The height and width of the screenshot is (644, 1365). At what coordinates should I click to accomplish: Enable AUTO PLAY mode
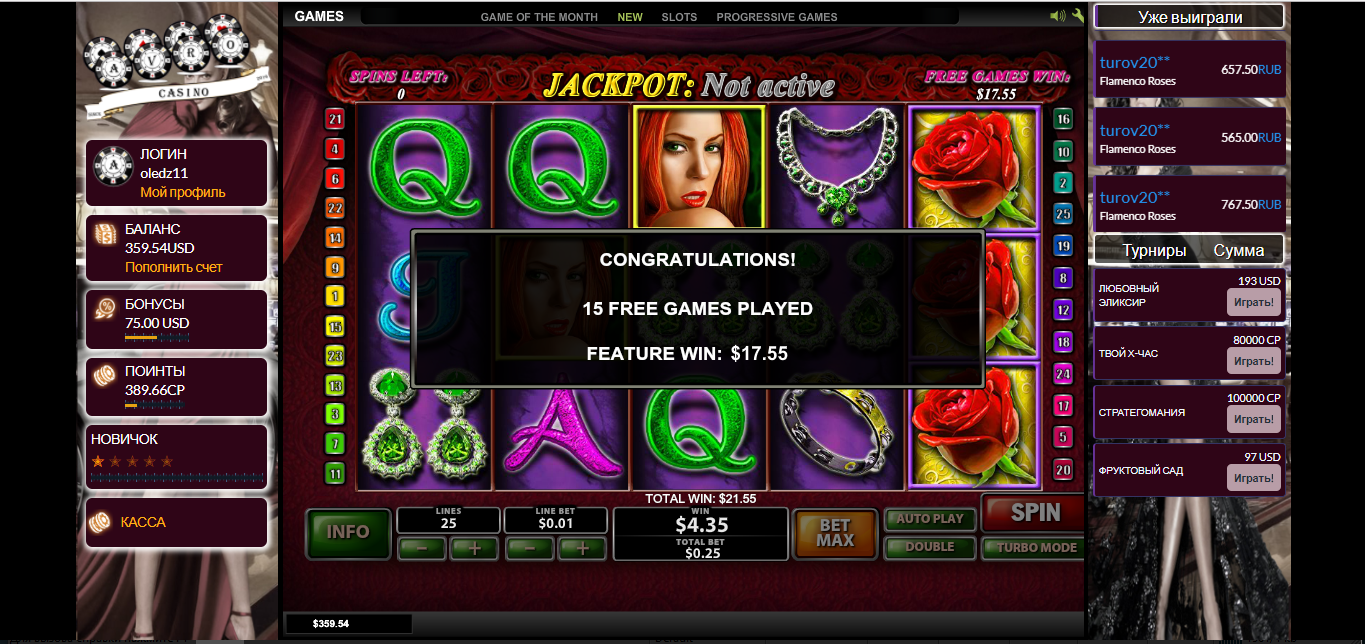click(929, 519)
